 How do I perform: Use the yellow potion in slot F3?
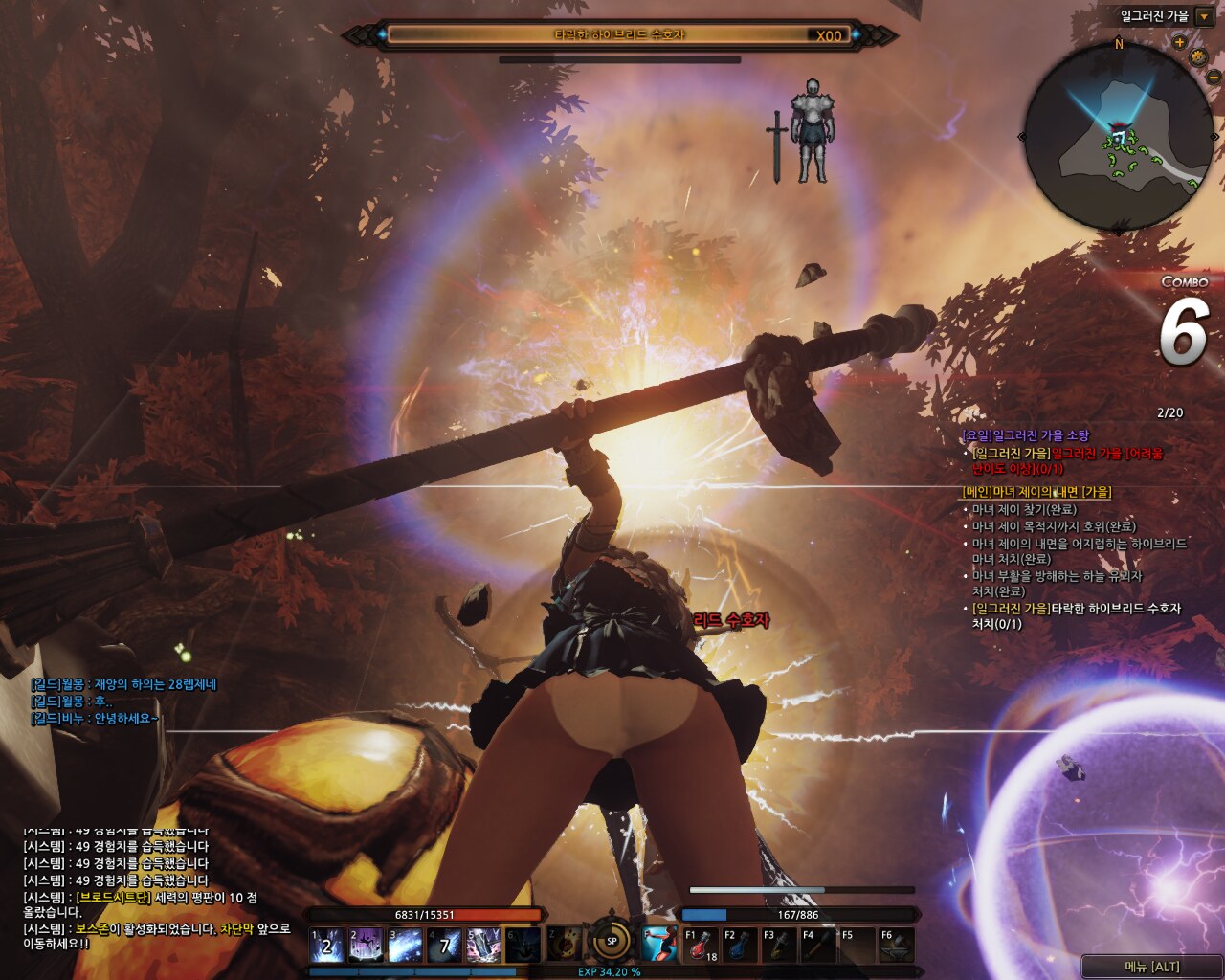pos(779,946)
